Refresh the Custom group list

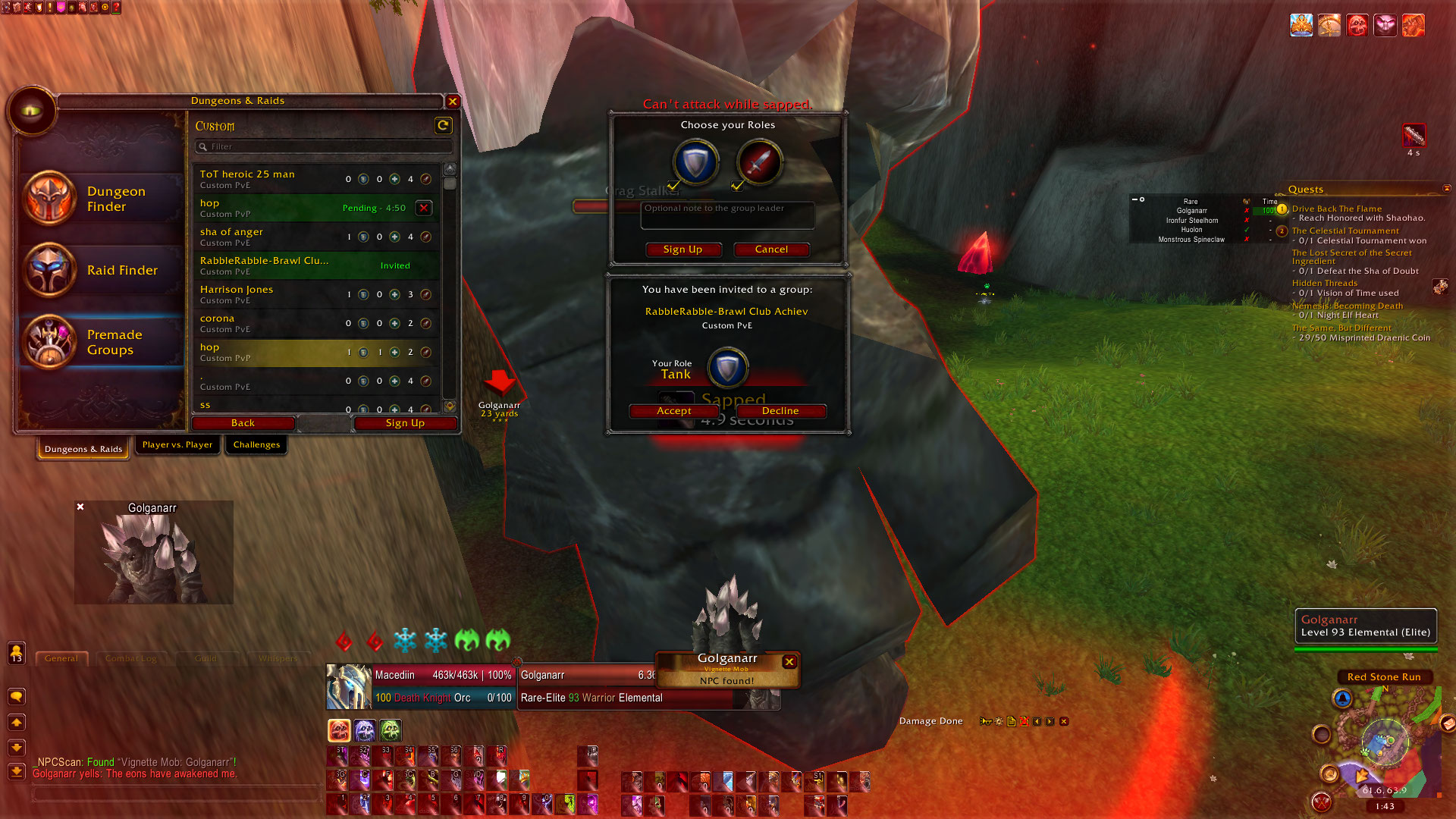pyautogui.click(x=443, y=125)
